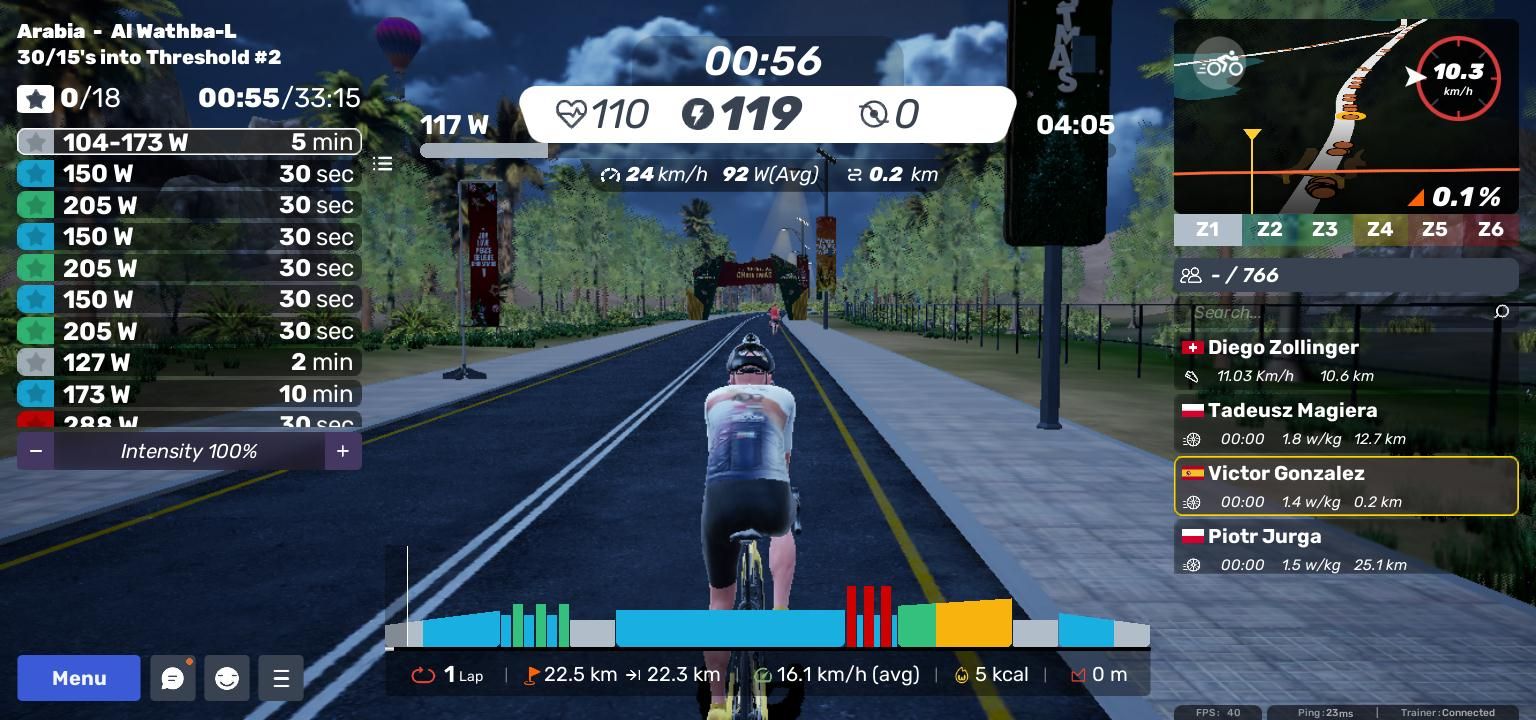Choose the 127 W two-minute interval
1536x720 pixels.
point(189,362)
